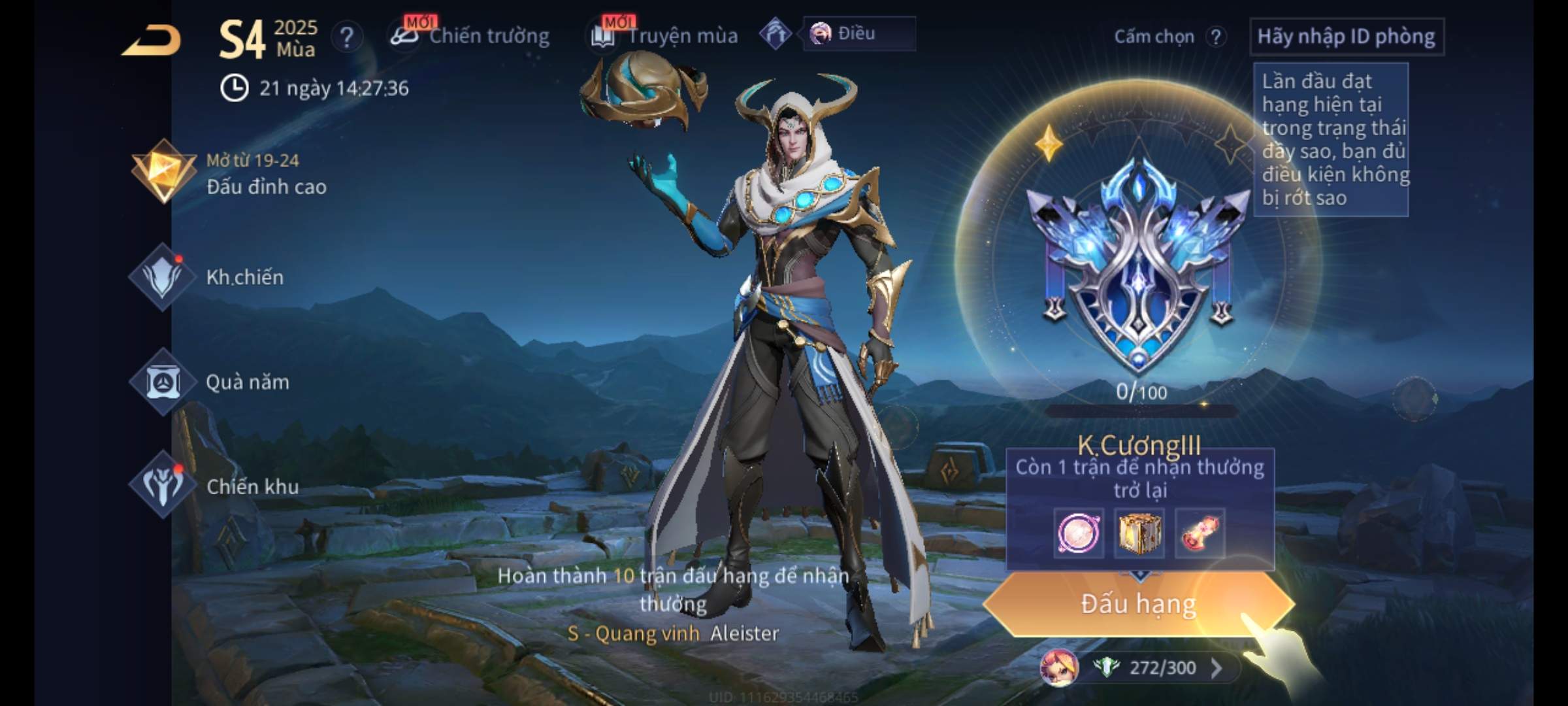Click the Hãy nhập ID phòng field

(1346, 37)
